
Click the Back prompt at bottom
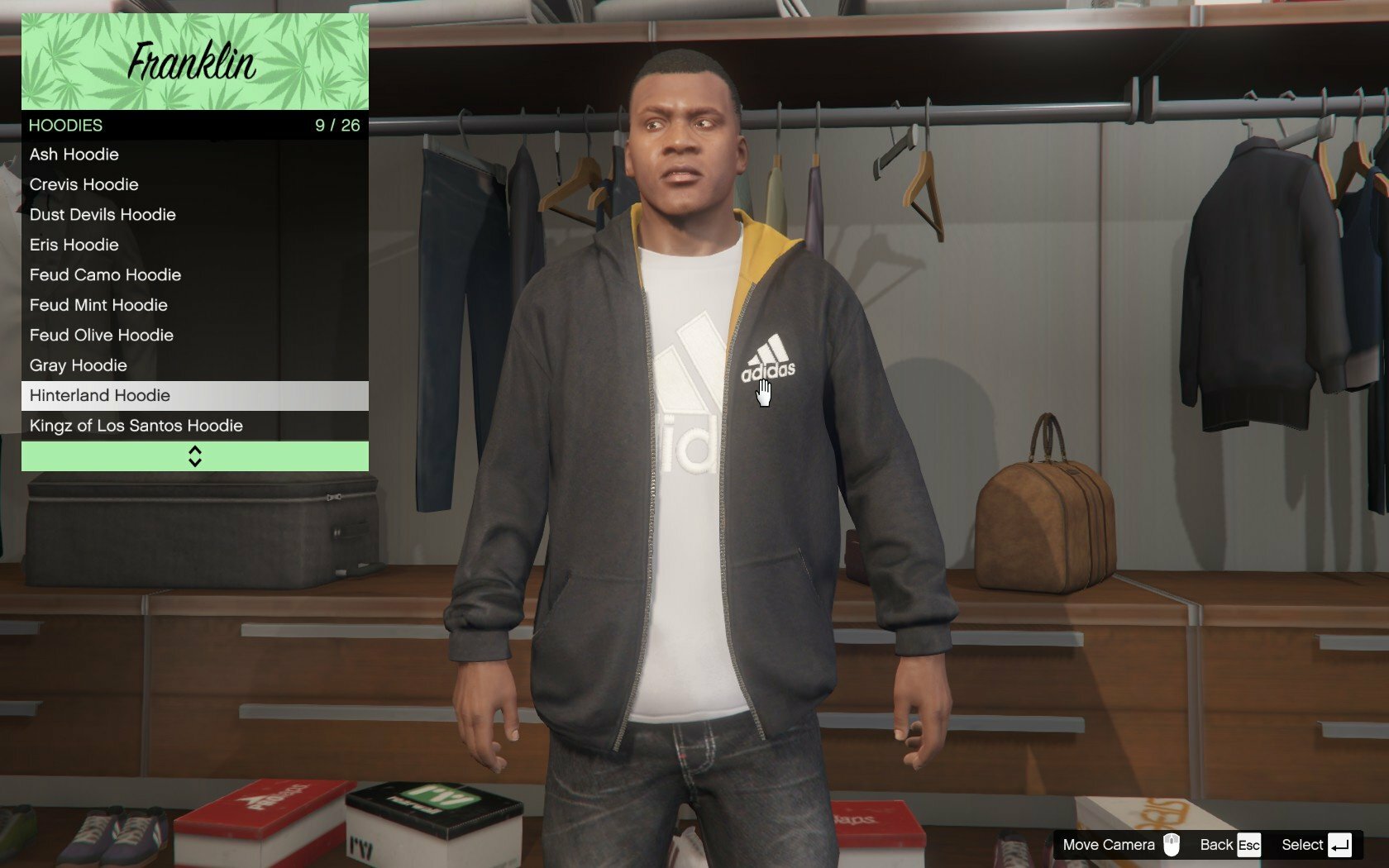(1229, 845)
